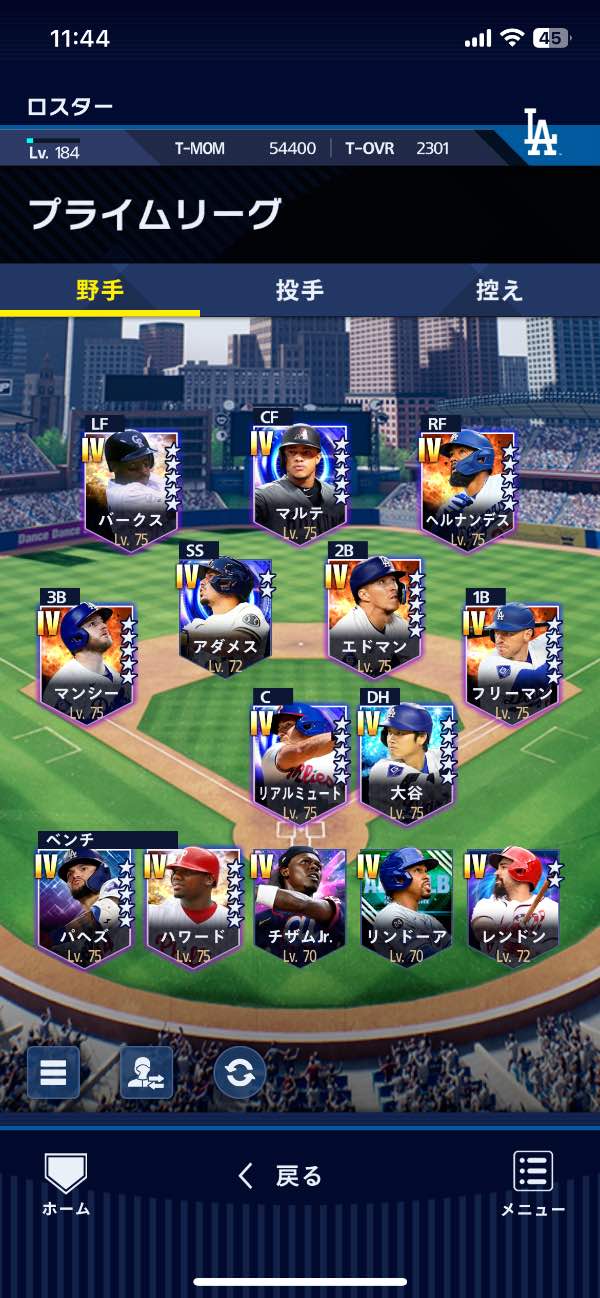Click the circular refresh arrows button
The image size is (600, 1298).
[x=240, y=1072]
